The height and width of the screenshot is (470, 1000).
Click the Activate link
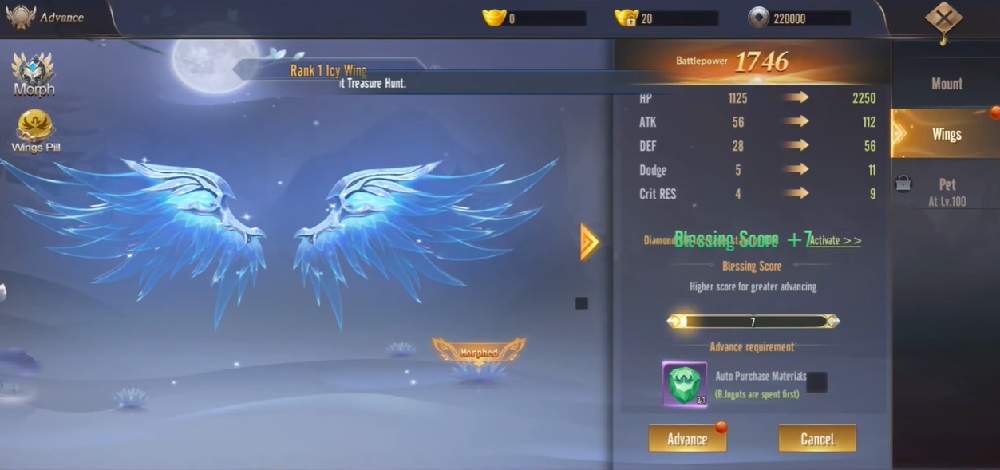[x=835, y=241]
